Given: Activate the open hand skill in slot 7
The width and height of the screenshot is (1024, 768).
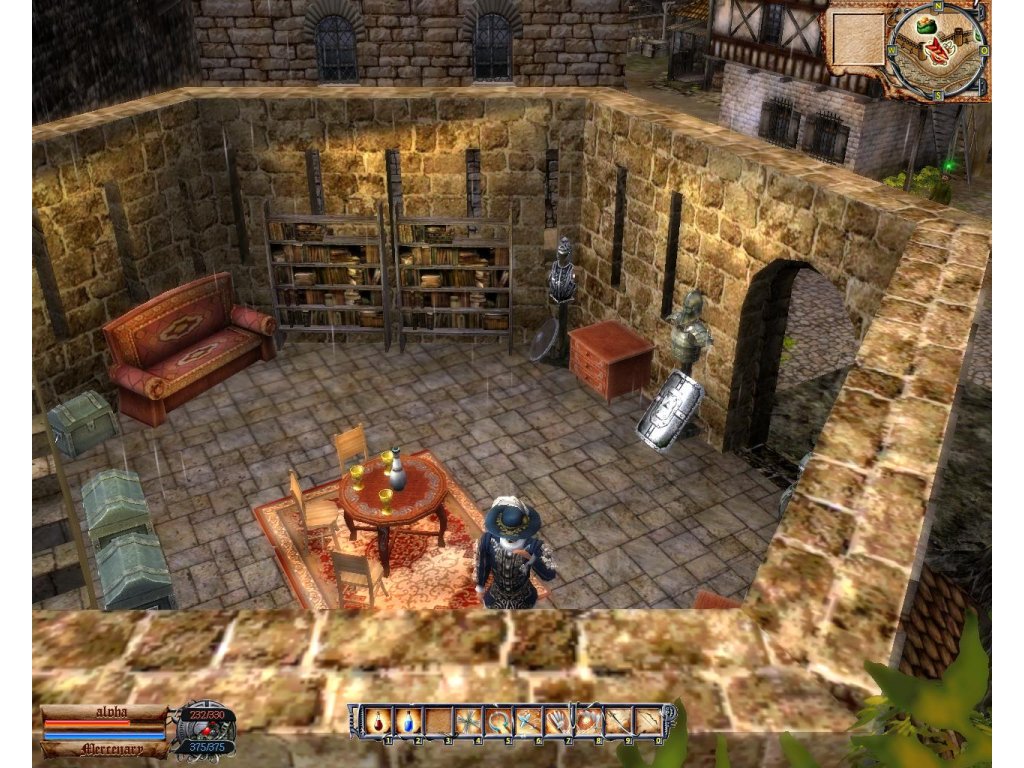Looking at the screenshot, I should point(557,720).
